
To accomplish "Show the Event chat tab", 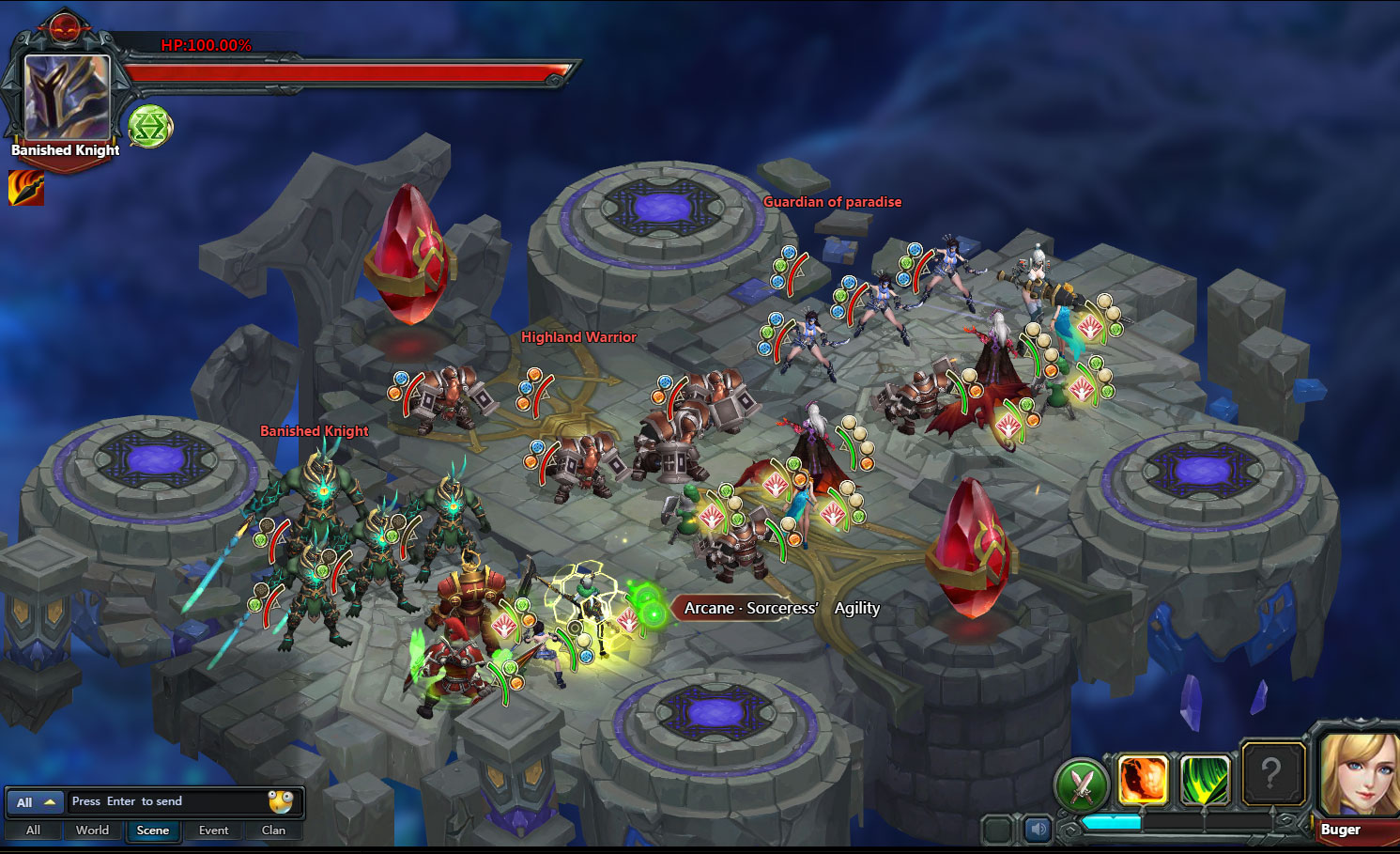I will coord(213,831).
